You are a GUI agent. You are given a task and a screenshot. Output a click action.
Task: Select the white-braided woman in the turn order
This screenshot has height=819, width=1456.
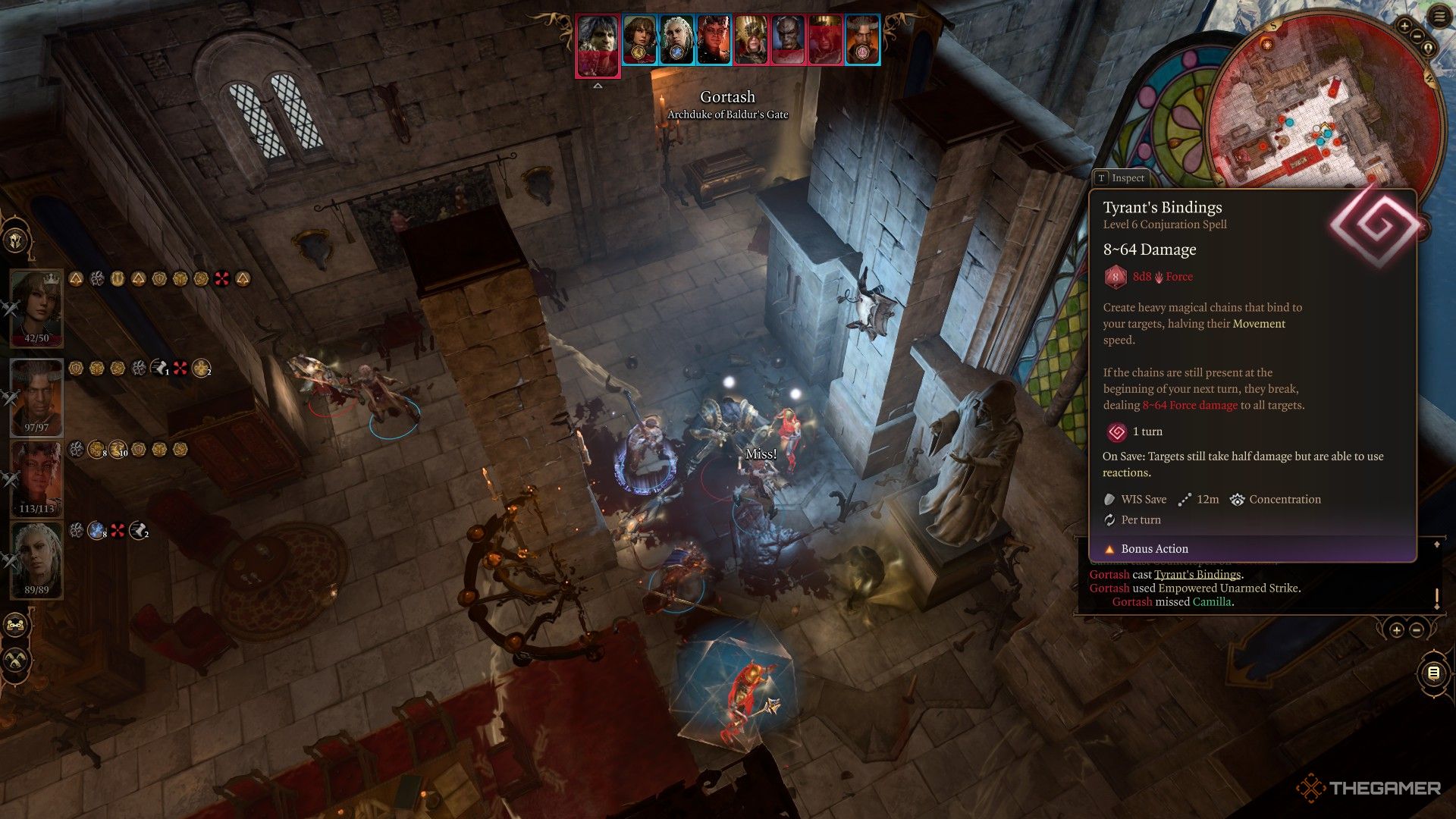click(676, 39)
